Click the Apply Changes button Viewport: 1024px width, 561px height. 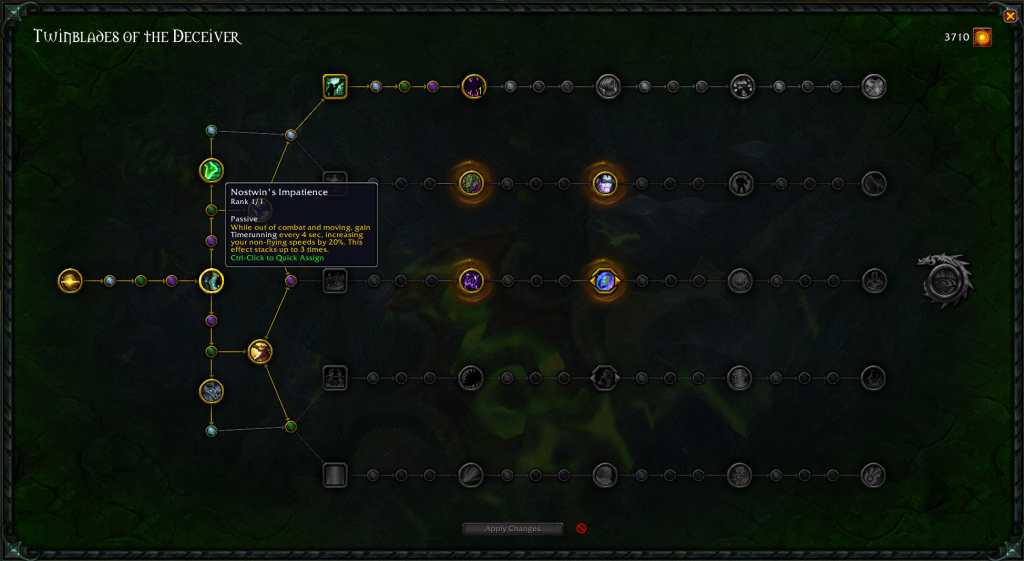[x=513, y=528]
